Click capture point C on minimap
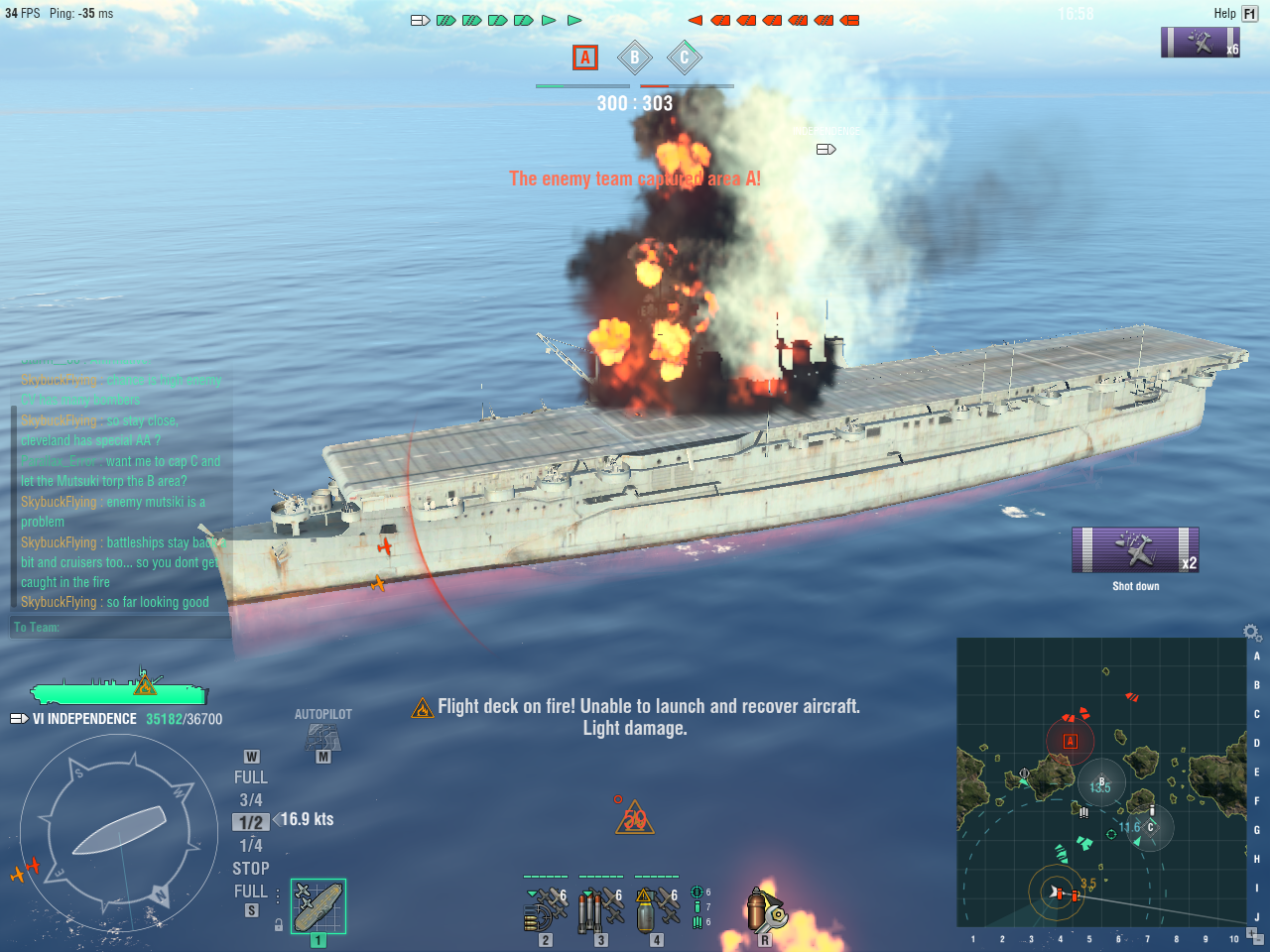The image size is (1270, 952). 1151,826
